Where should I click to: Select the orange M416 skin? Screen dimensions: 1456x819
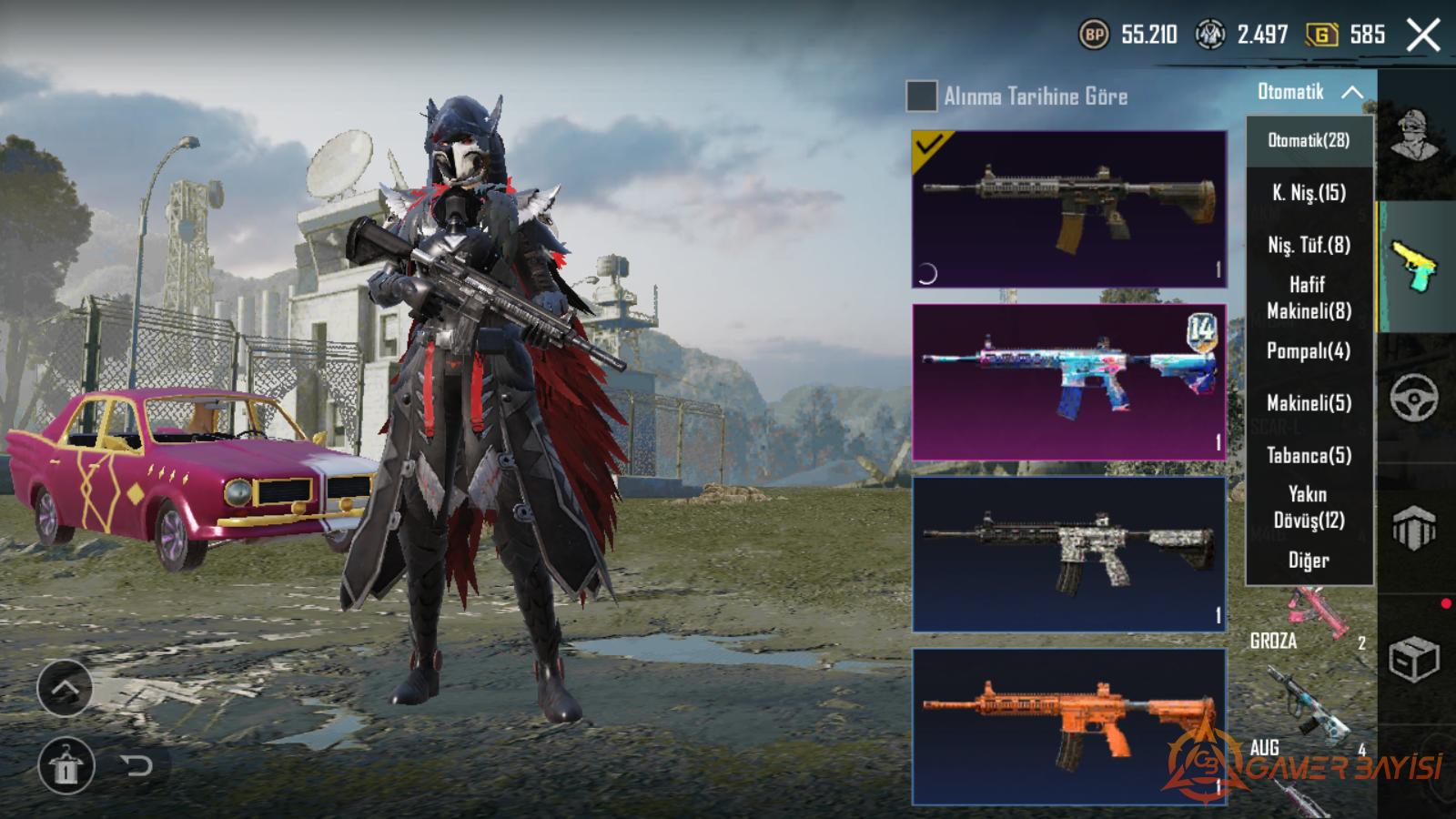(1069, 726)
